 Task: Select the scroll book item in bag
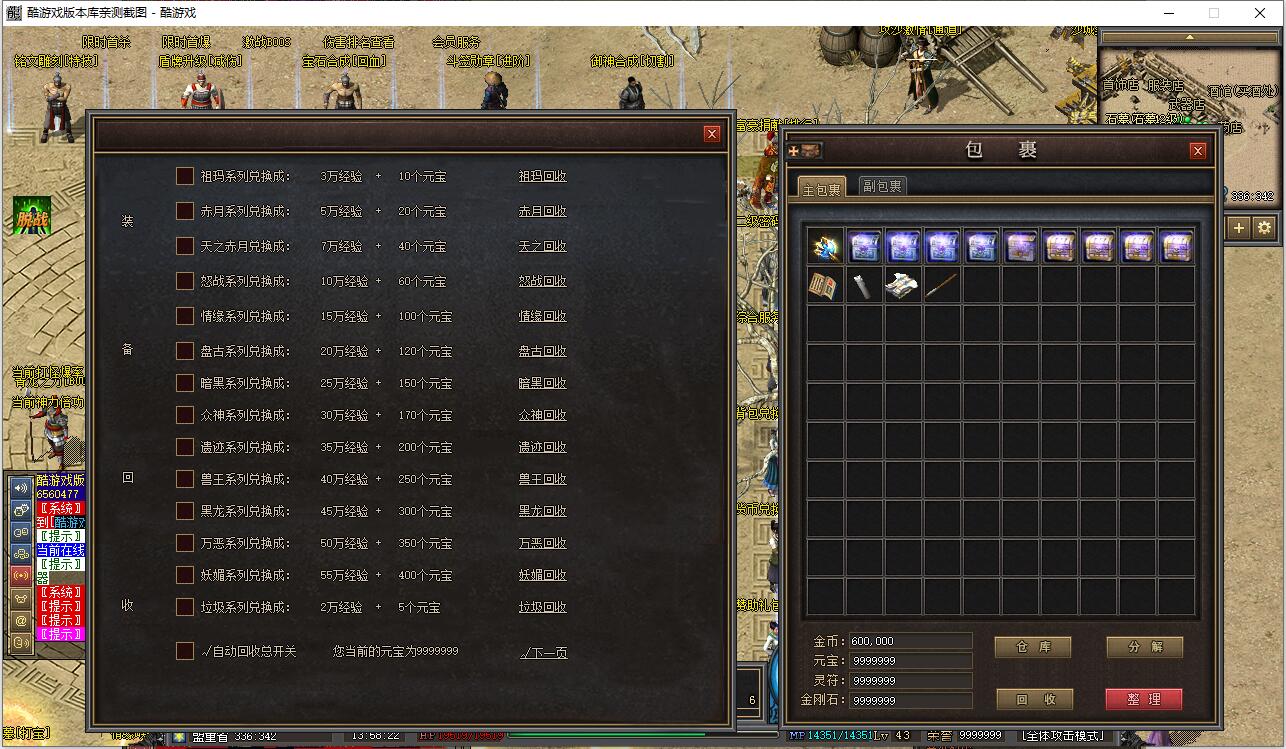click(825, 286)
